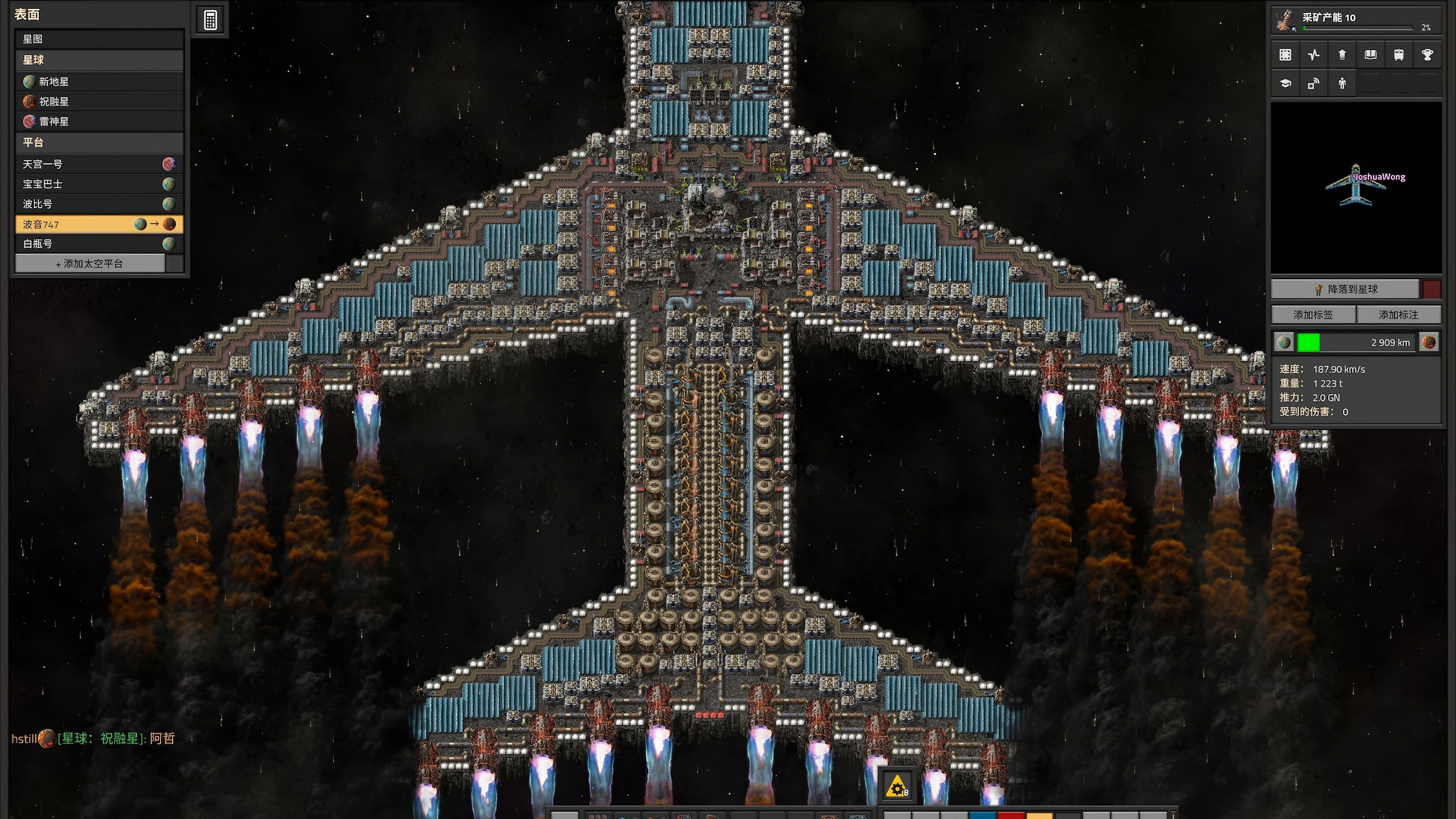Open the graduation cap tips icon
The width and height of the screenshot is (1456, 819).
point(1285,84)
